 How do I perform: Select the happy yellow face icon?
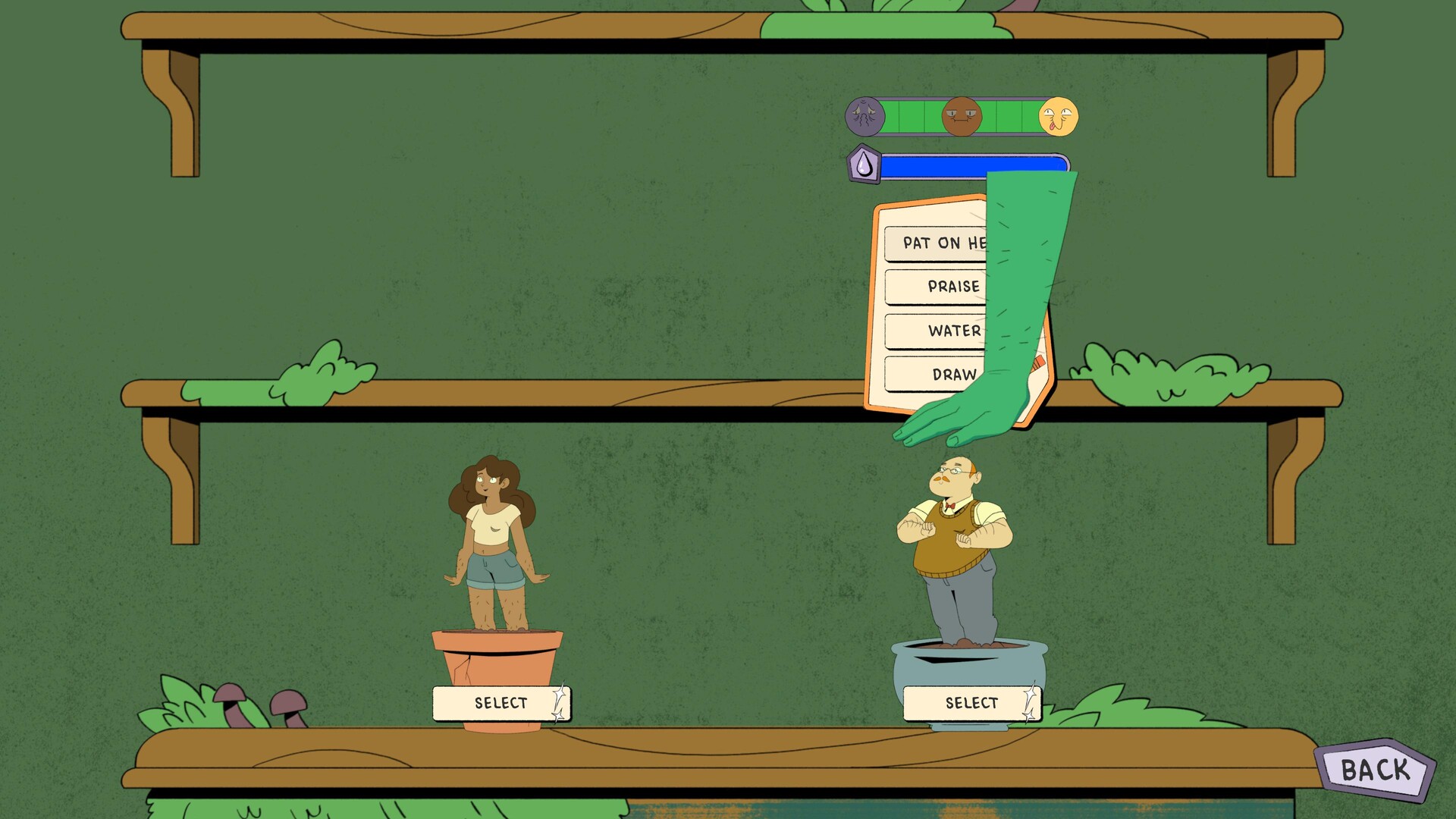point(1060,115)
